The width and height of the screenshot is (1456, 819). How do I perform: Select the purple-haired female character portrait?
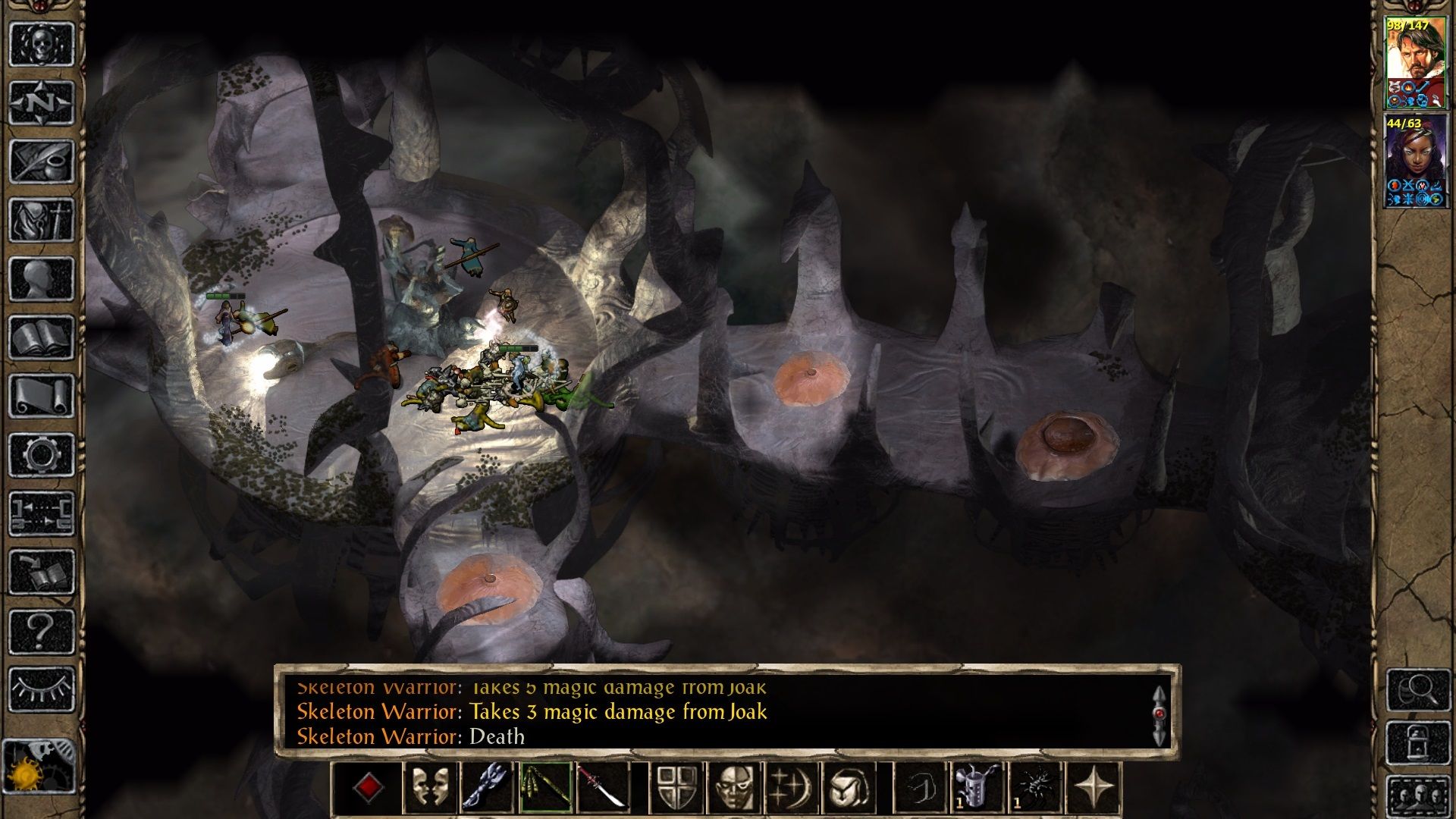1416,161
